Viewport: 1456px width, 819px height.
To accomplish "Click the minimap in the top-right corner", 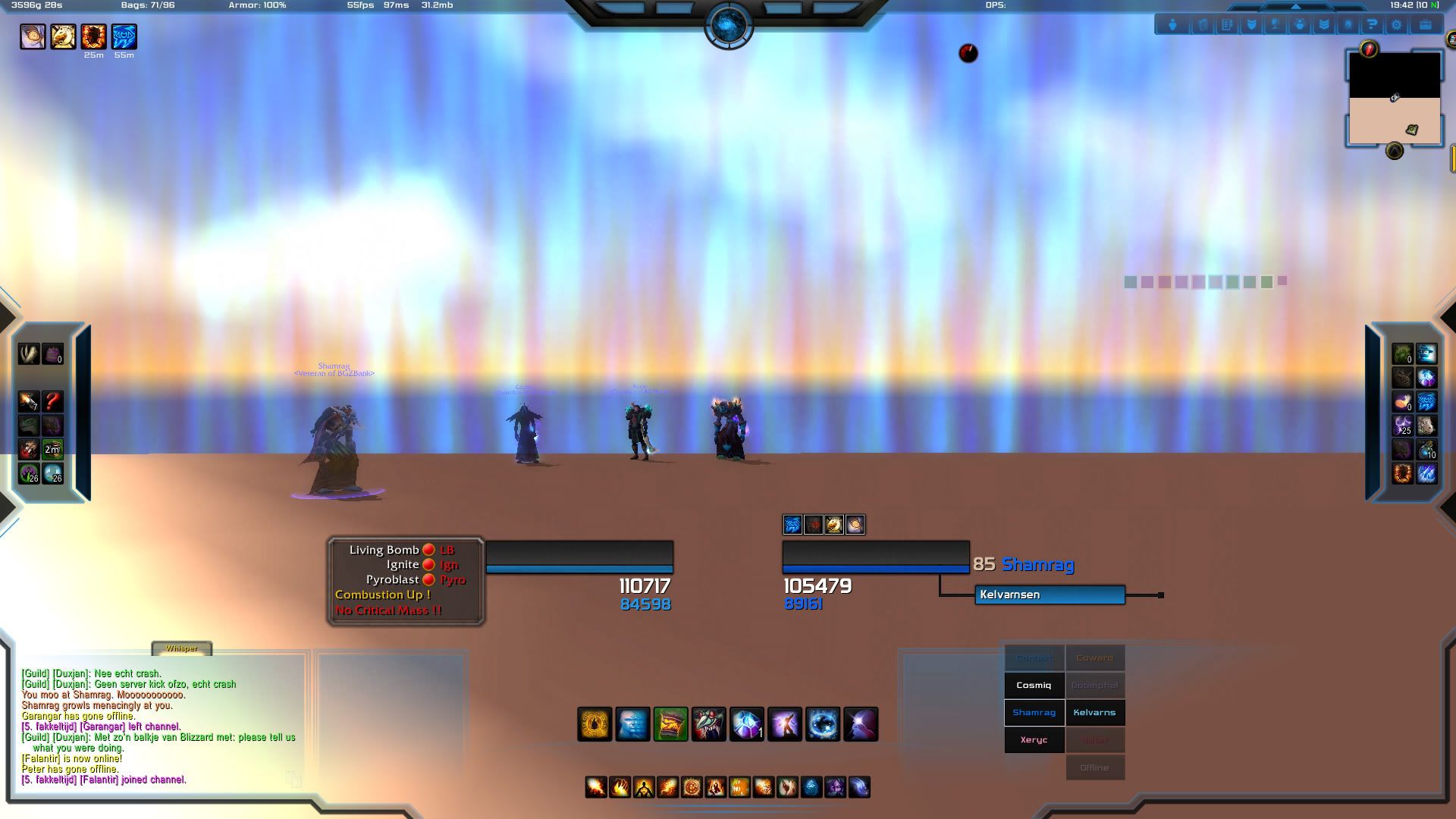I will click(1394, 99).
